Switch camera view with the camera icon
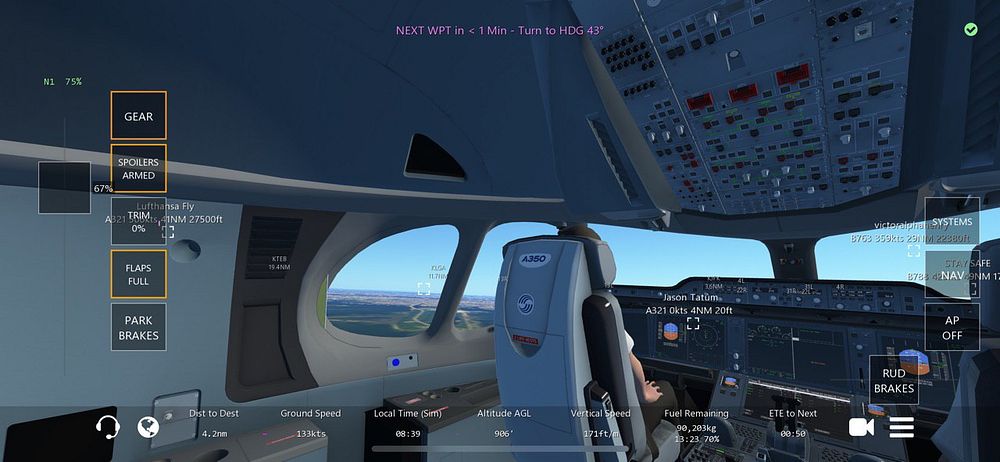1000x462 pixels. 860,428
